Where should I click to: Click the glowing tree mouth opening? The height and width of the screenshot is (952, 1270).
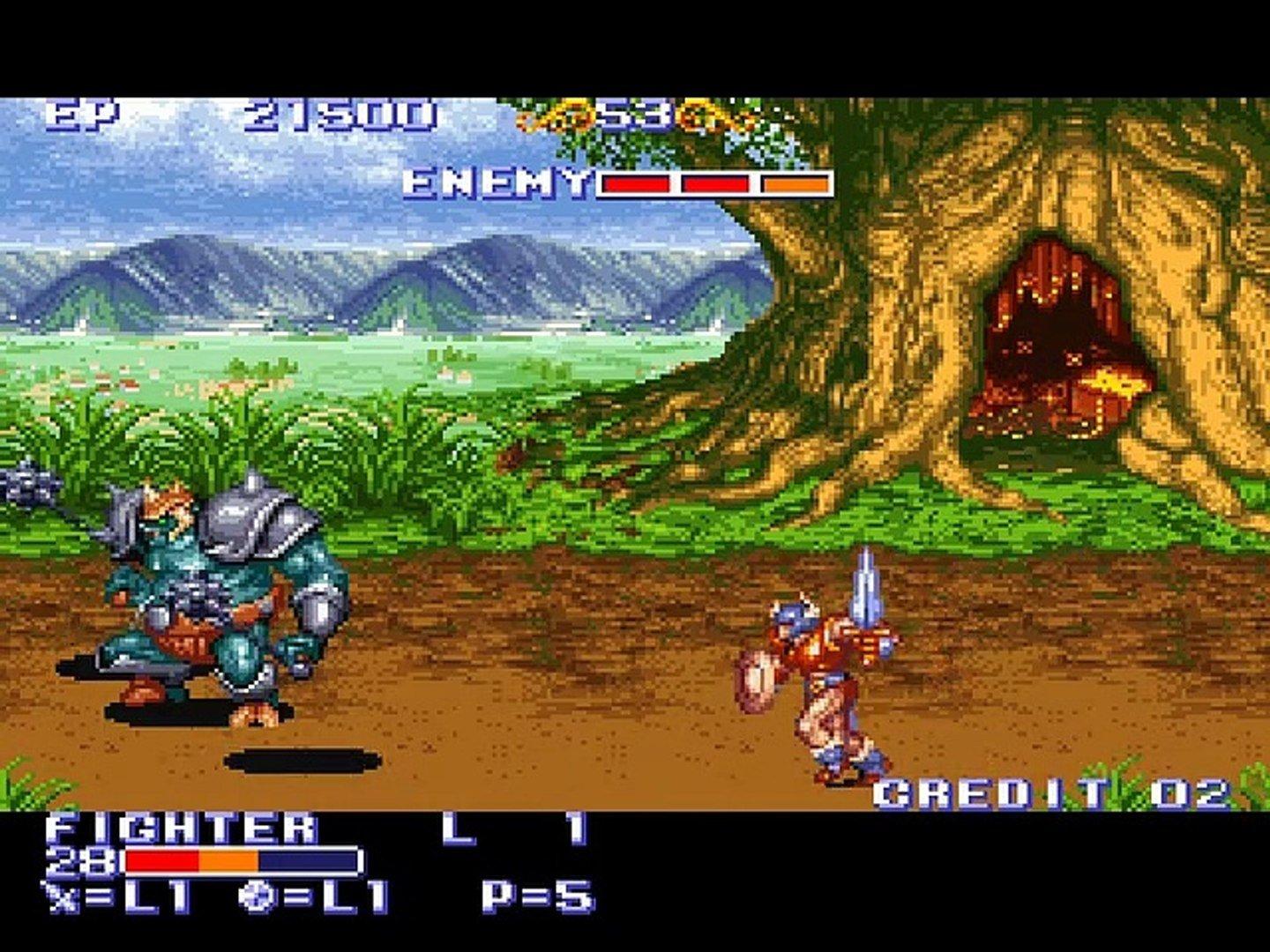1058,335
